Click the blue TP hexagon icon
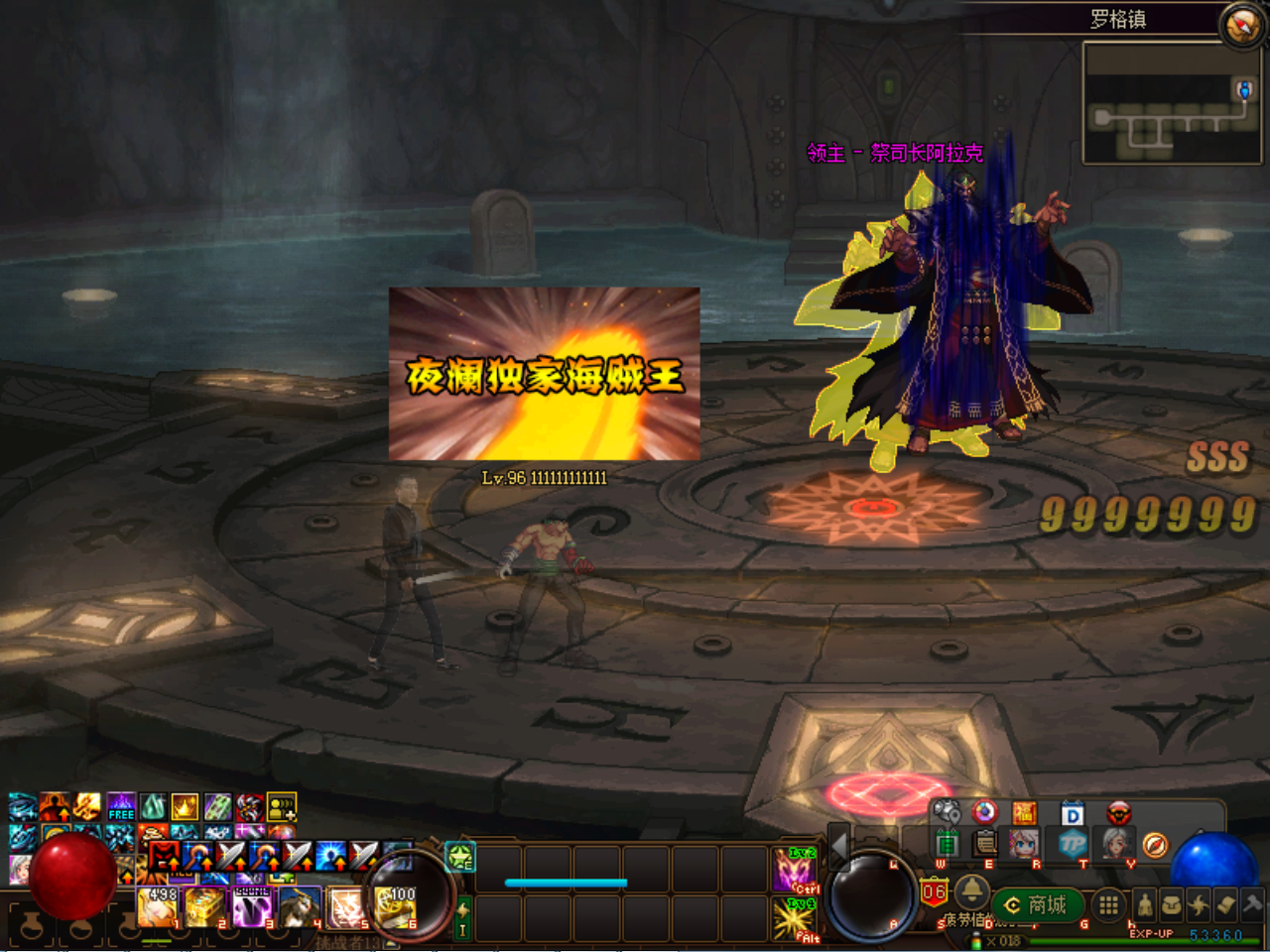 tap(1073, 844)
